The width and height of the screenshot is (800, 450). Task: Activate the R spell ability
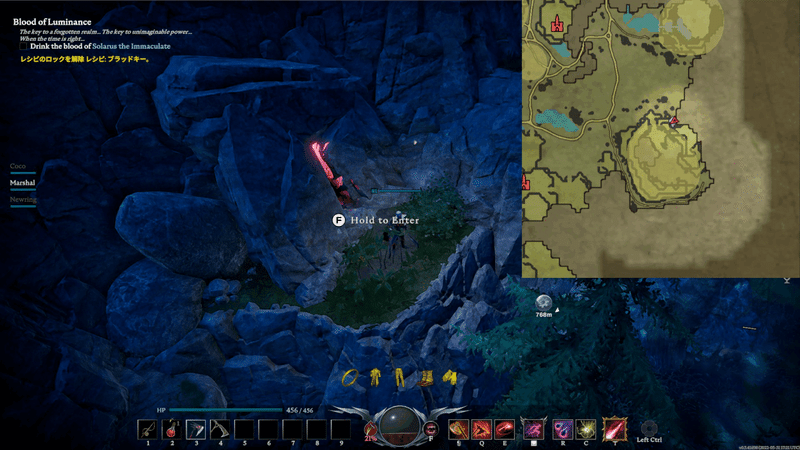562,429
